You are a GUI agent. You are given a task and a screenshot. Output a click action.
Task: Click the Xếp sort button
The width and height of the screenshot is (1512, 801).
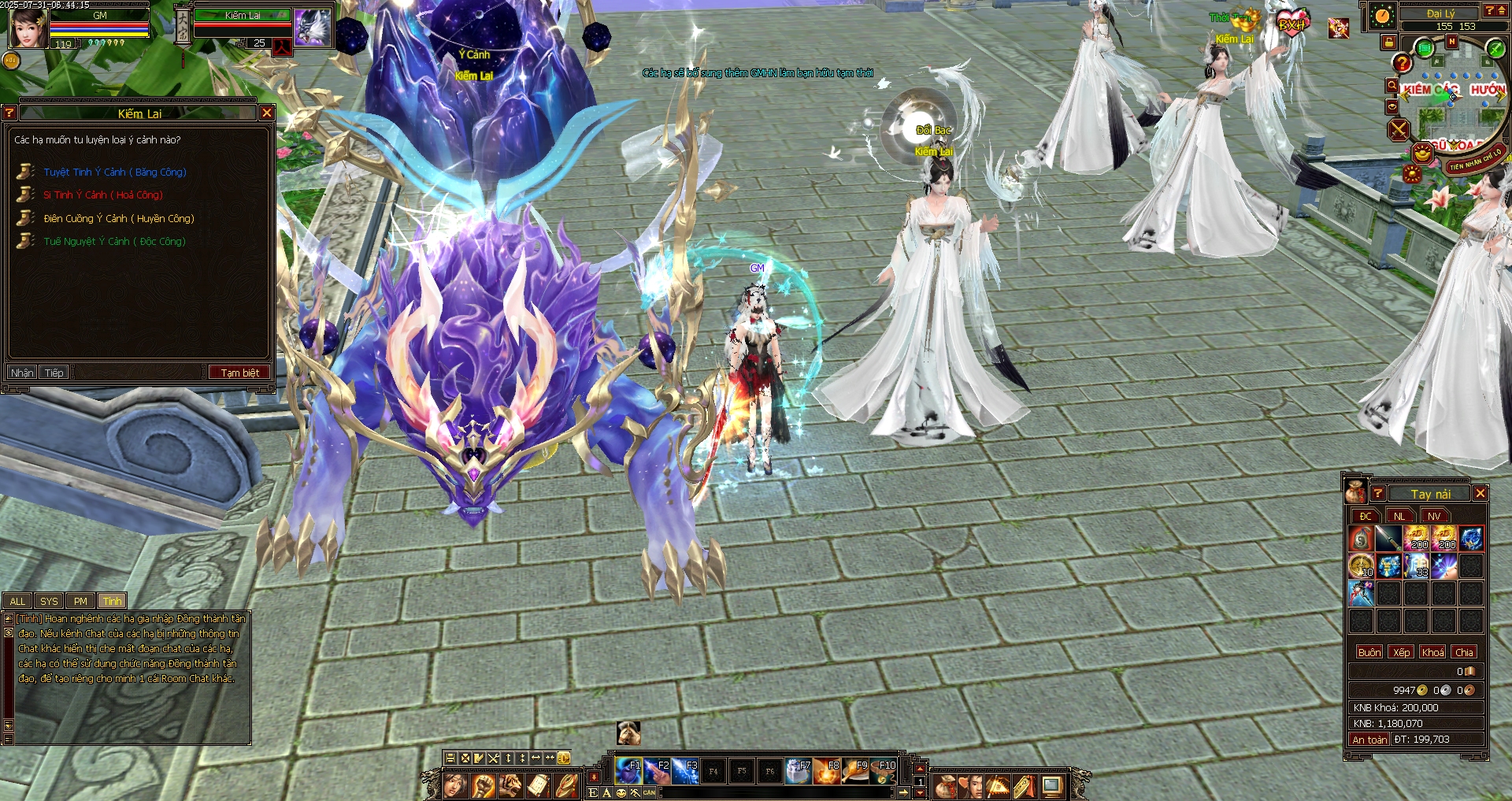click(1402, 652)
